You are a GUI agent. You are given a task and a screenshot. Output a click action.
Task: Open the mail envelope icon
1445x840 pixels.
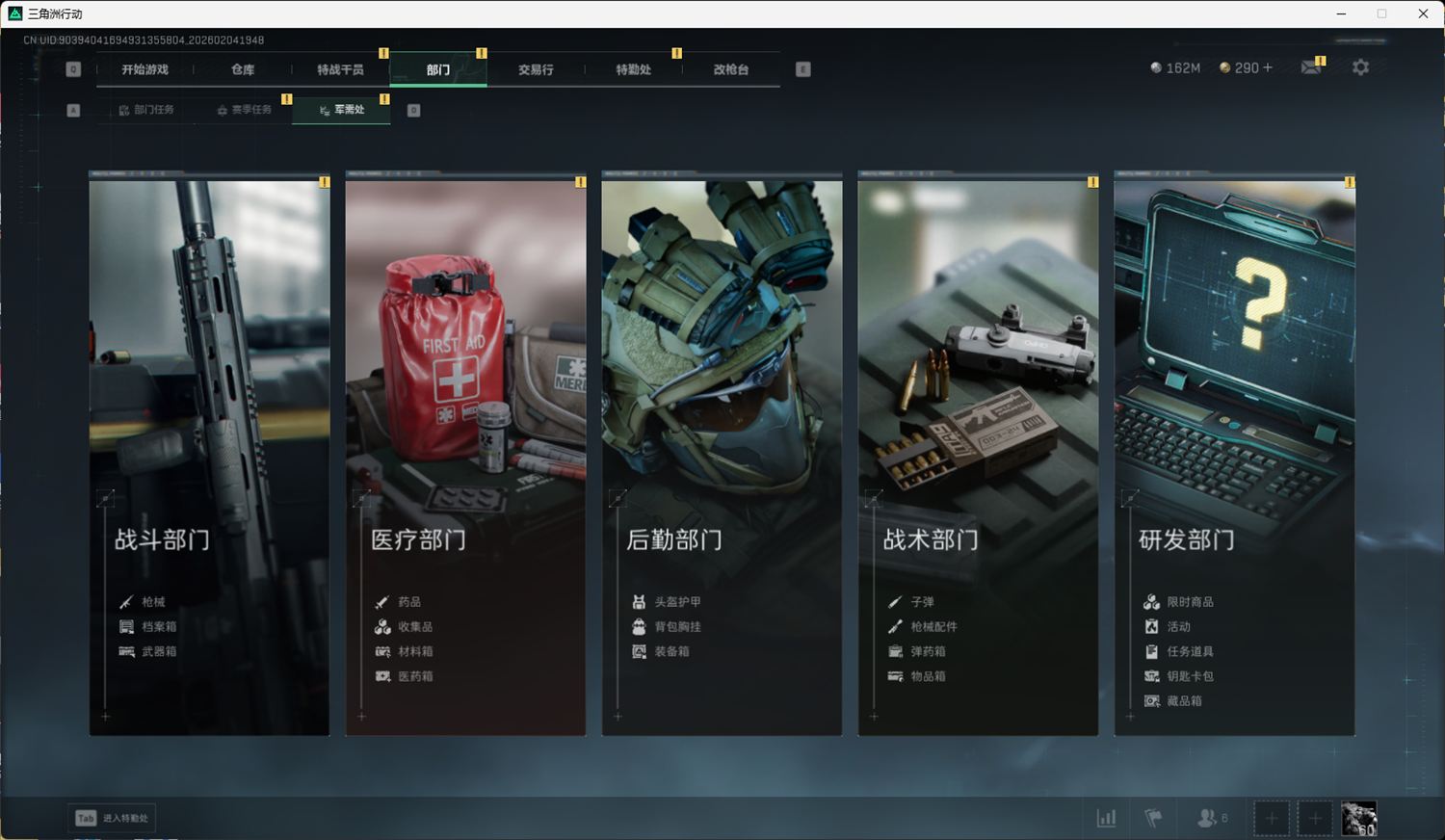1311,67
